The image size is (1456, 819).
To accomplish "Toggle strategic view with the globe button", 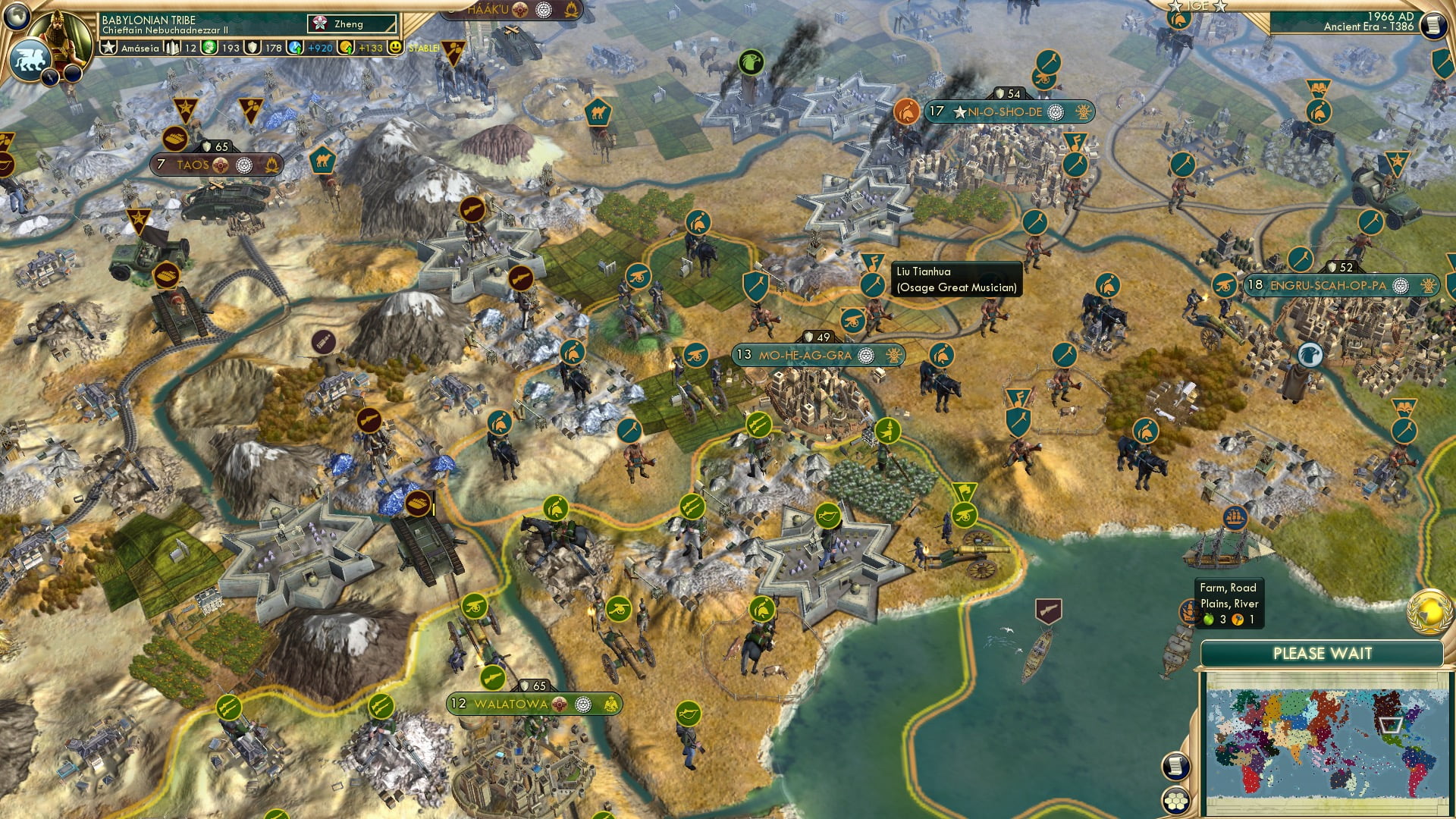I will point(17,17).
